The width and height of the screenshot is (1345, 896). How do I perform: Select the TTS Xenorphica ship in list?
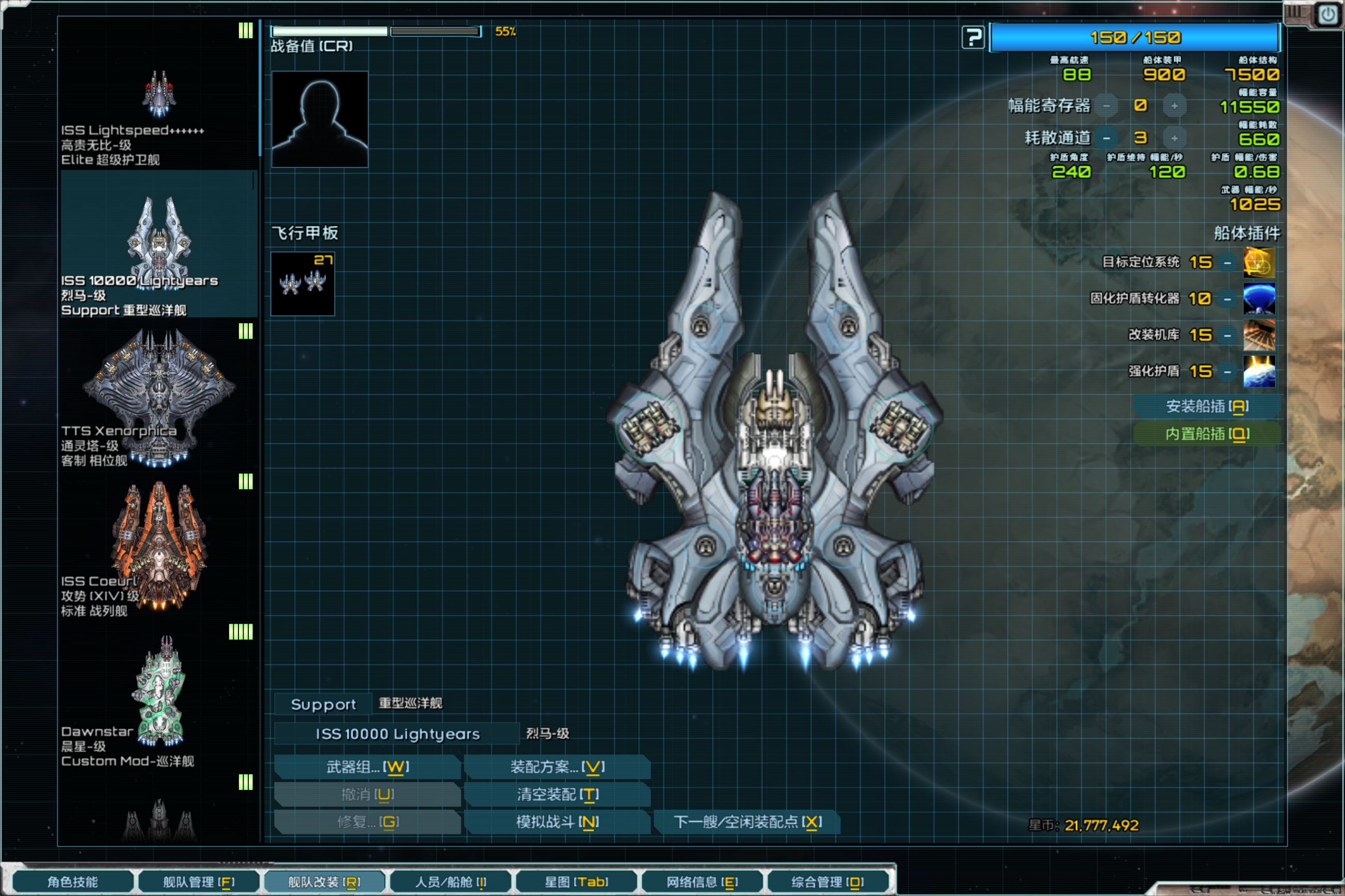[158, 394]
